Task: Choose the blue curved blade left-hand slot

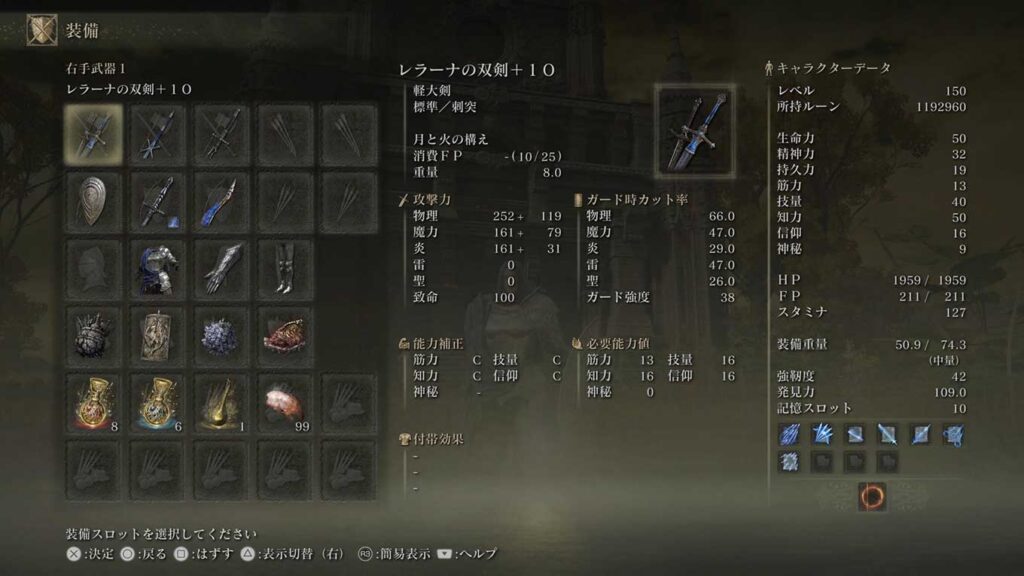Action: click(220, 200)
